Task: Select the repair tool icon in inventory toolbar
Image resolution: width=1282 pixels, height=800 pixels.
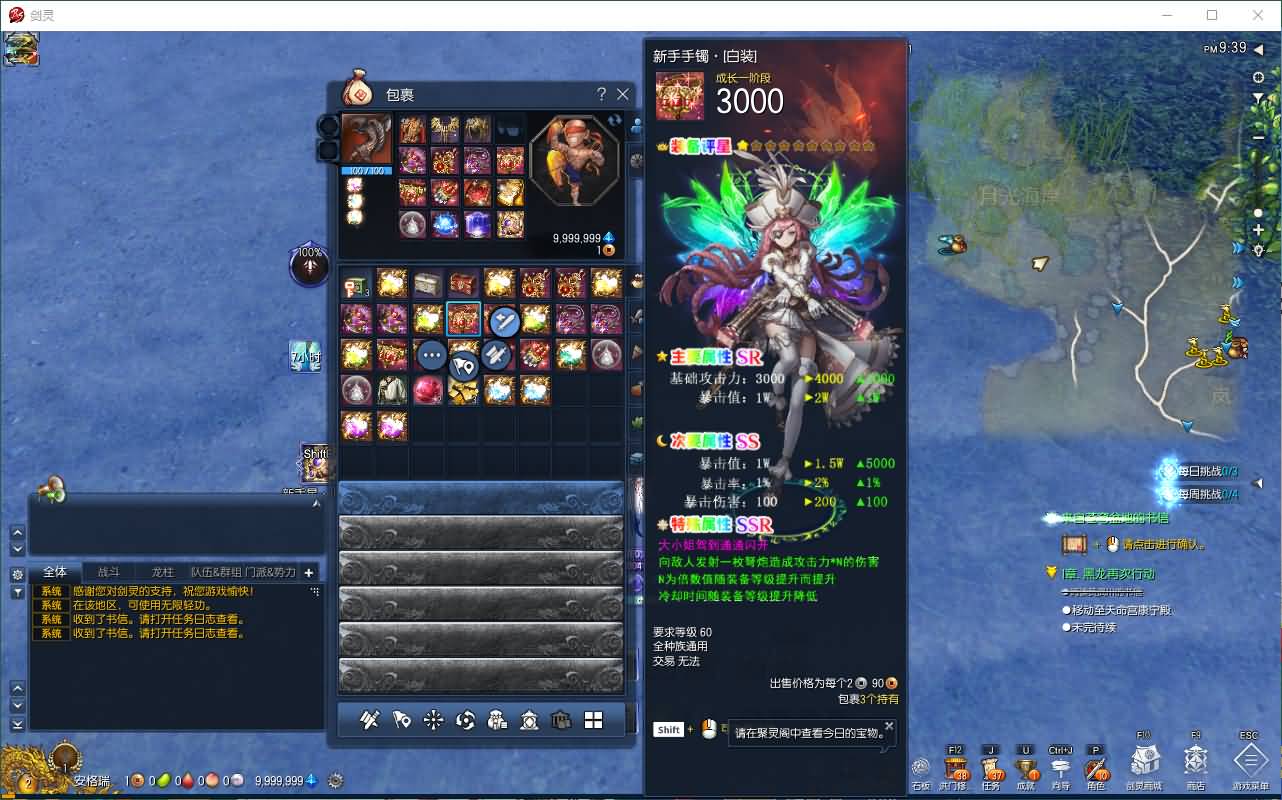Action: [370, 720]
